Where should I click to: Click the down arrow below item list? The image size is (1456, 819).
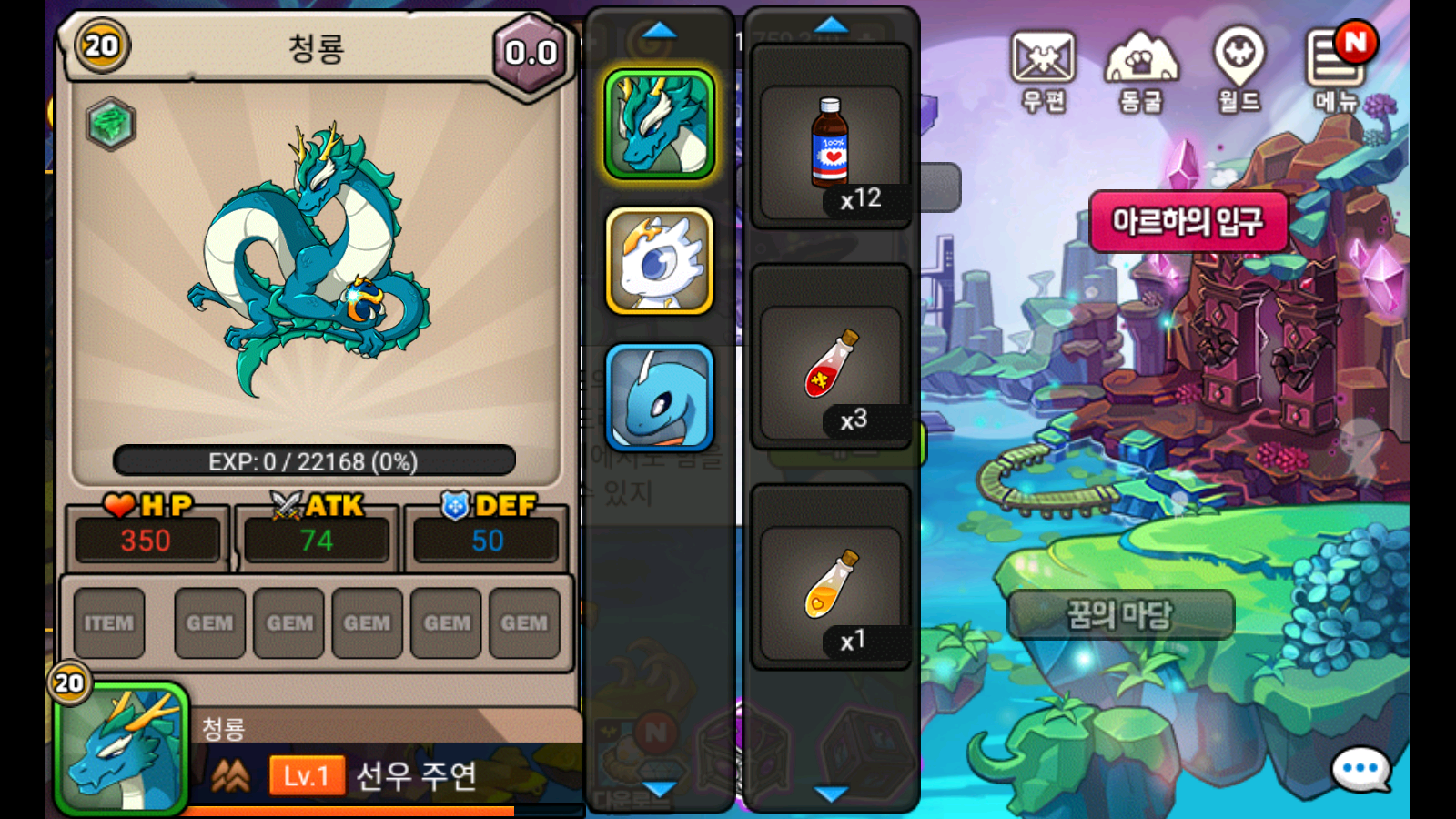(831, 794)
